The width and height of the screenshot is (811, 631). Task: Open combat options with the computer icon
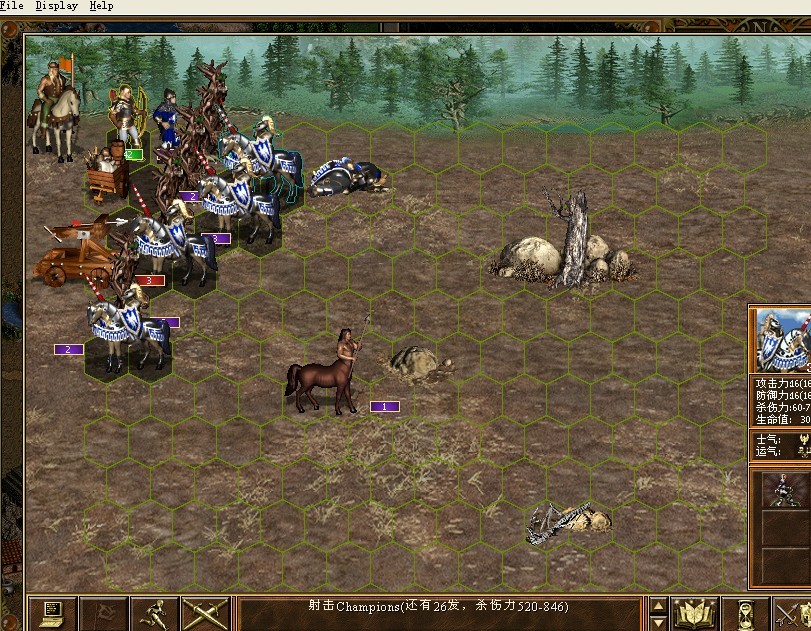coord(52,612)
